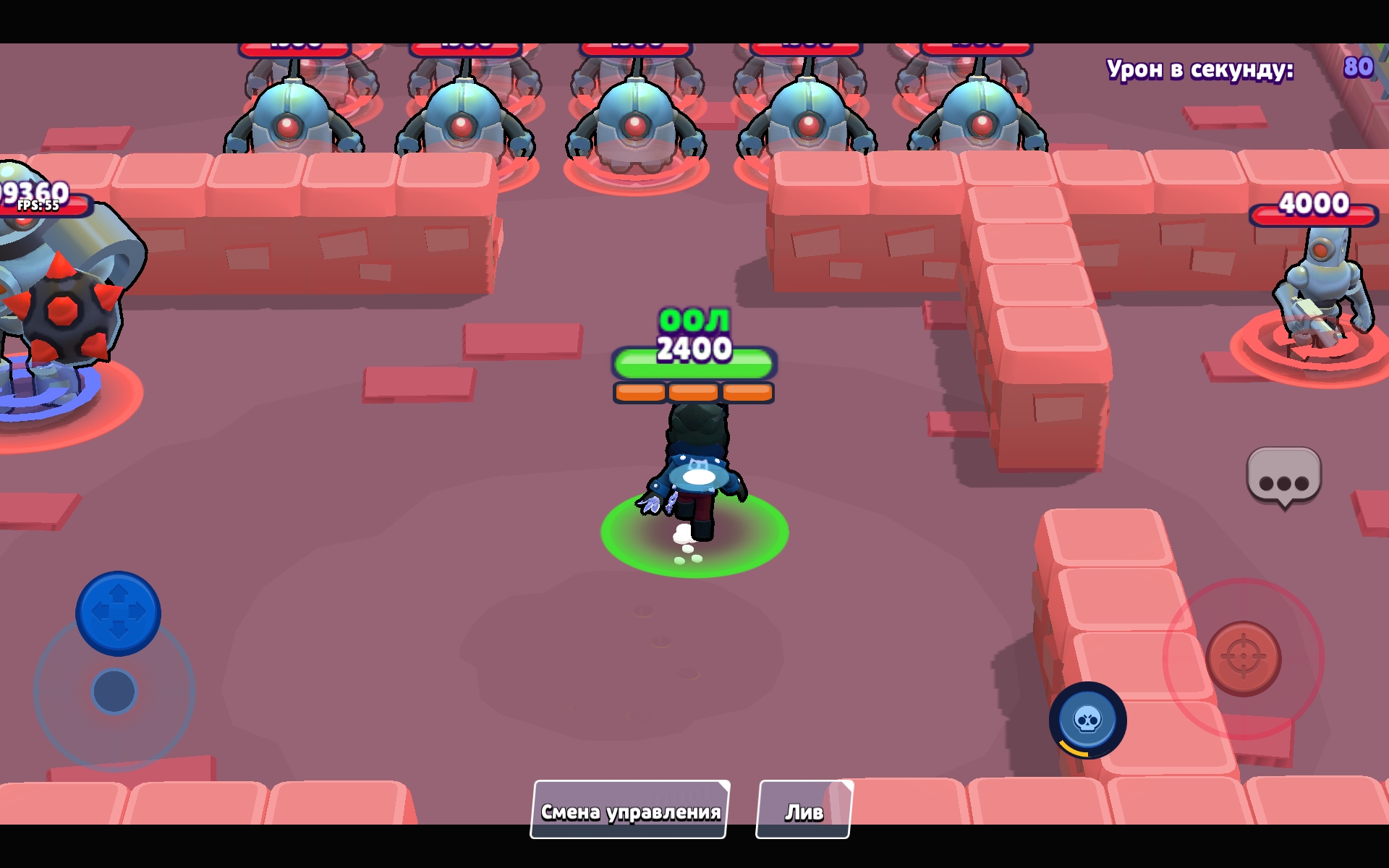
Task: Fire using the red crosshair attack button
Action: pos(1244,658)
